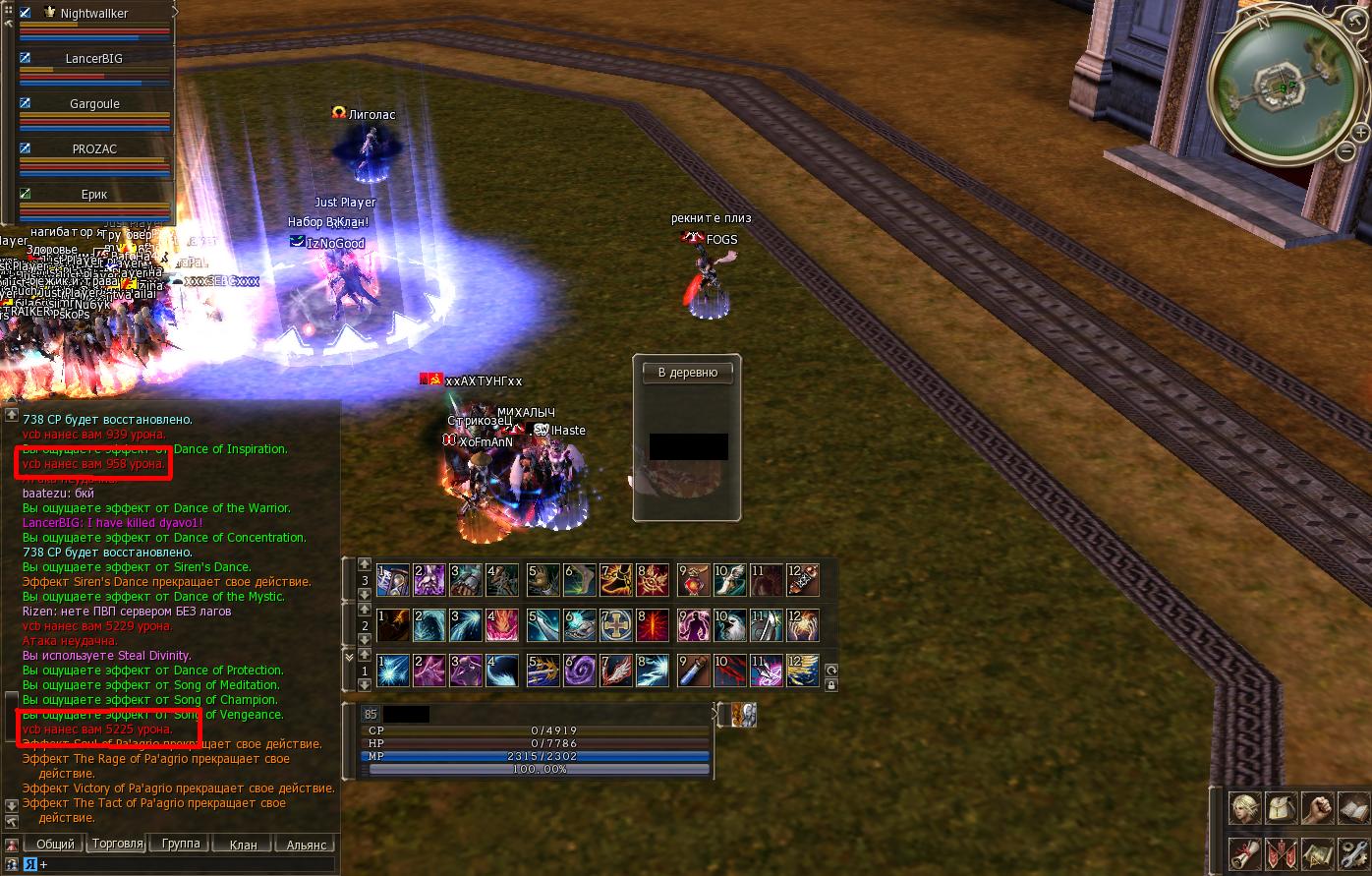Switch to the "Торговля" chat tab
Screen dimensions: 1372x876
coord(117,844)
